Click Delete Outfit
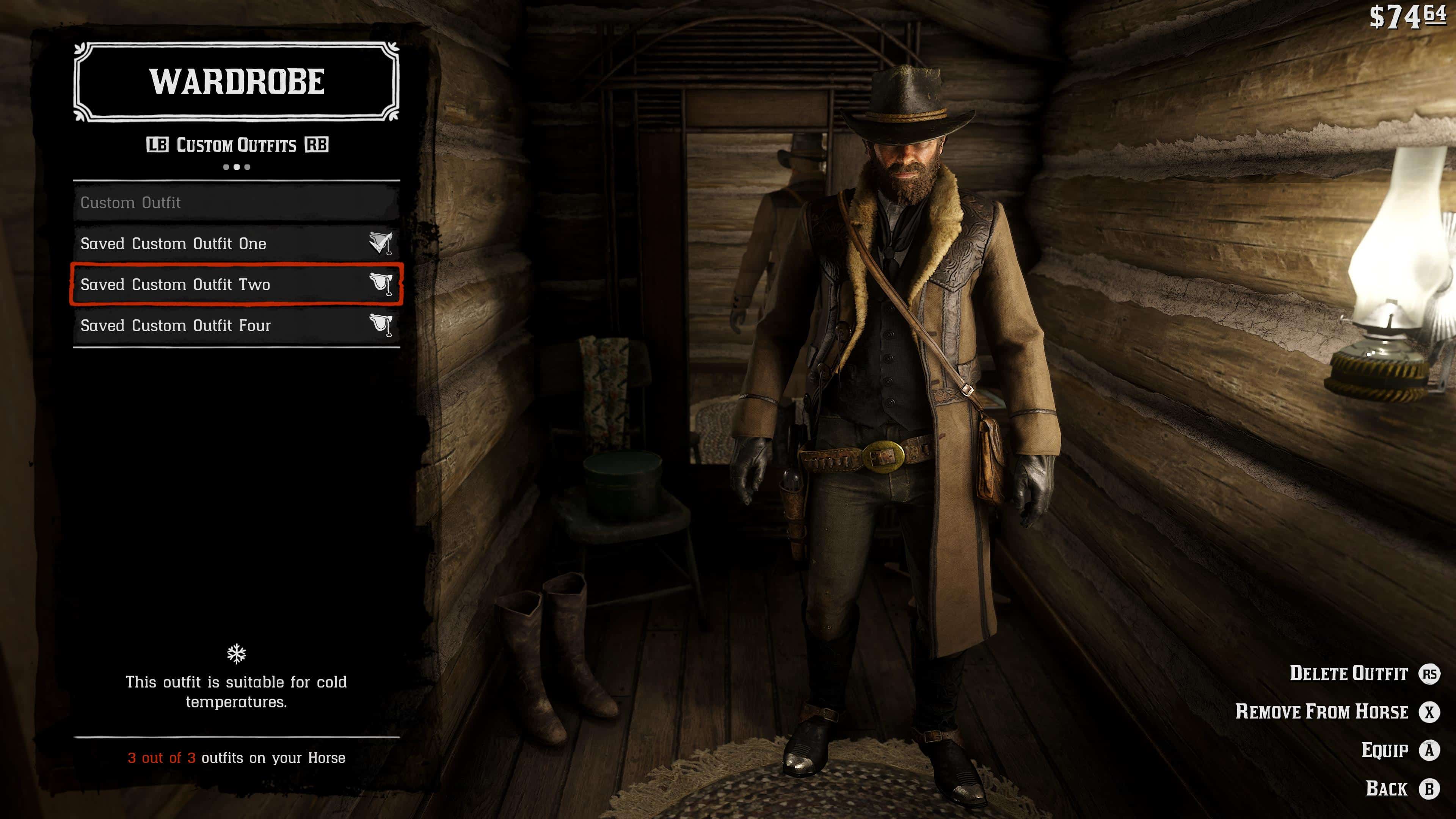The image size is (1456, 819). point(1350,674)
